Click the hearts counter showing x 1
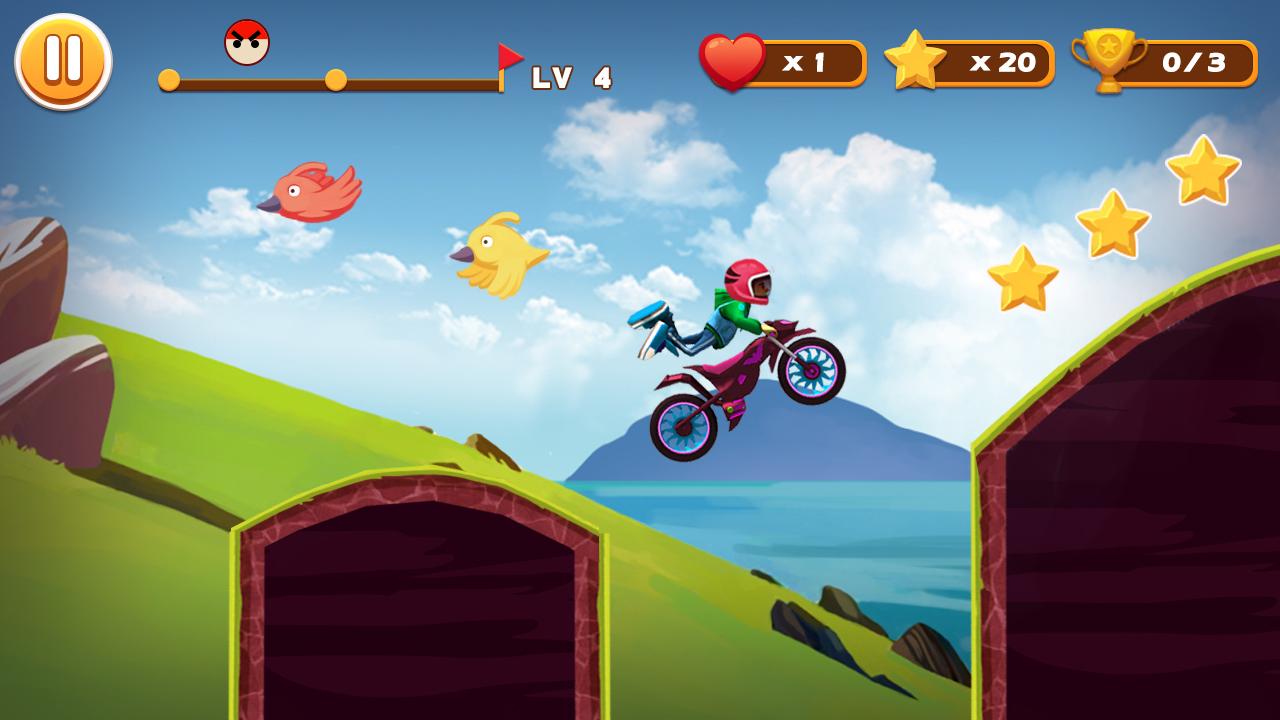This screenshot has height=720, width=1280. point(806,61)
